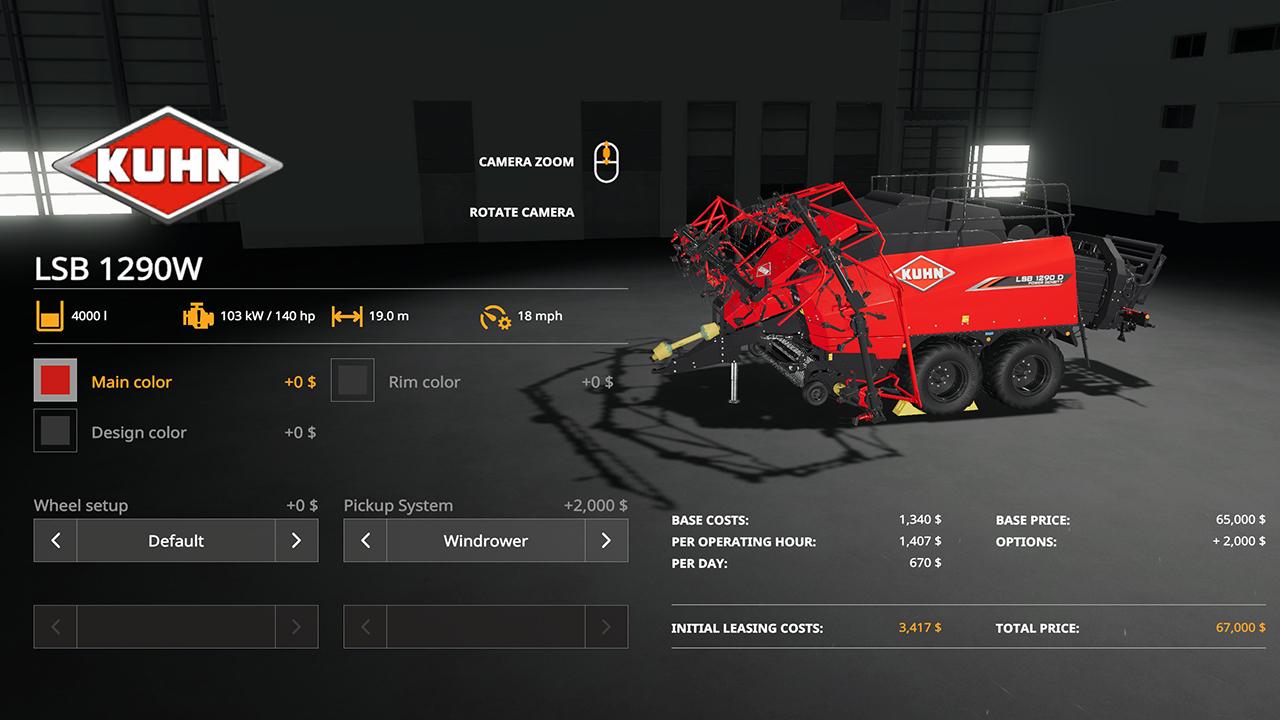Click next arrow for Wheel setup

[x=296, y=540]
